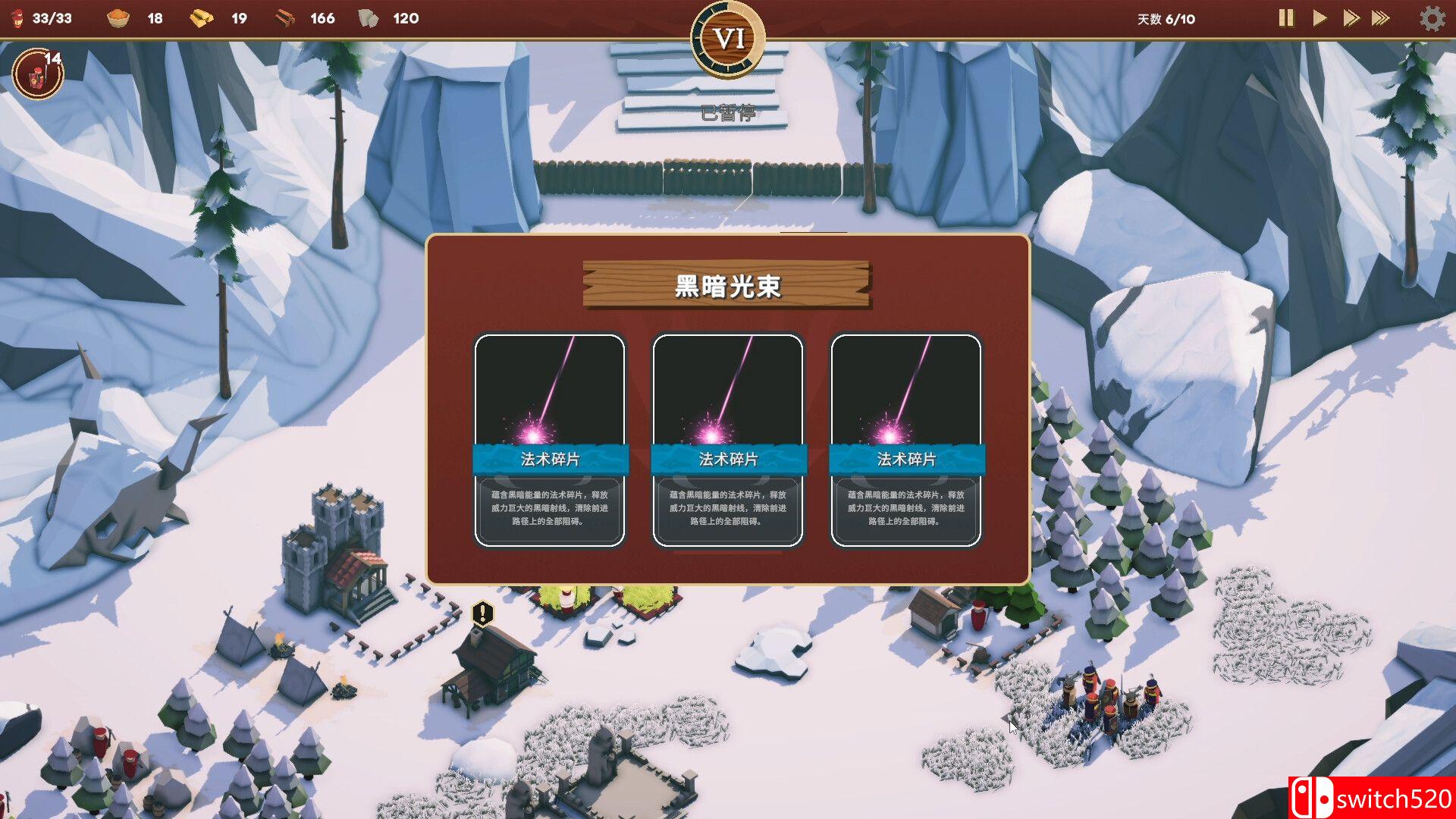The width and height of the screenshot is (1456, 819).
Task: Resume at normal speed with the single arrow
Action: pyautogui.click(x=1319, y=18)
